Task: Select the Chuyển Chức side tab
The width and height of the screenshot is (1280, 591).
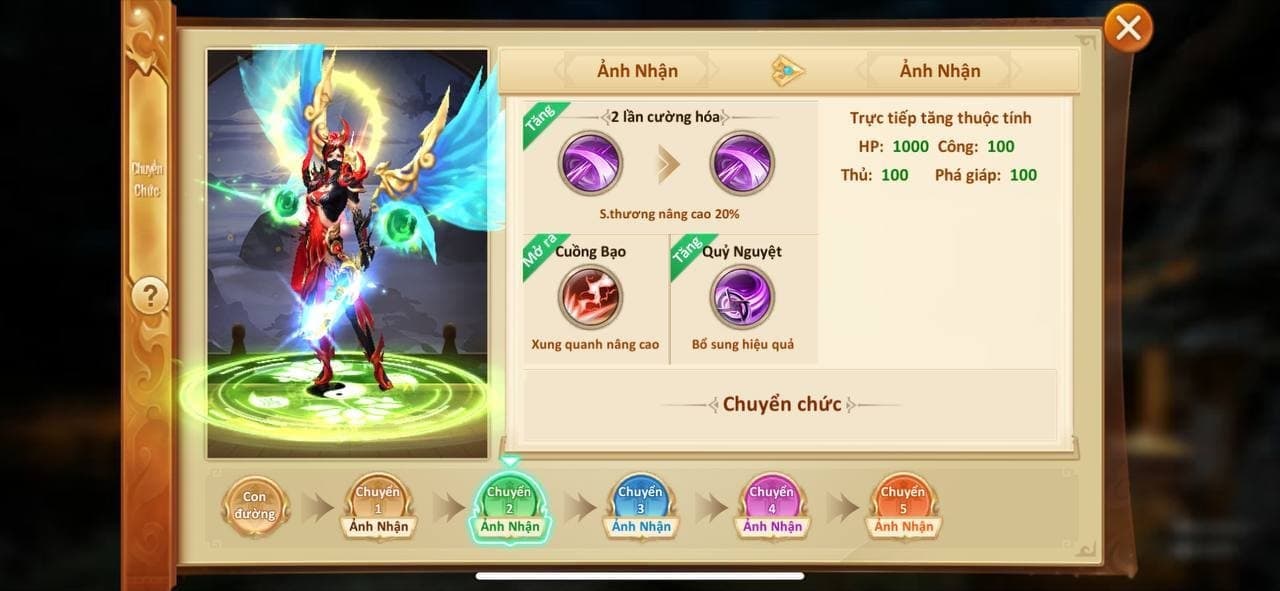Action: (148, 180)
